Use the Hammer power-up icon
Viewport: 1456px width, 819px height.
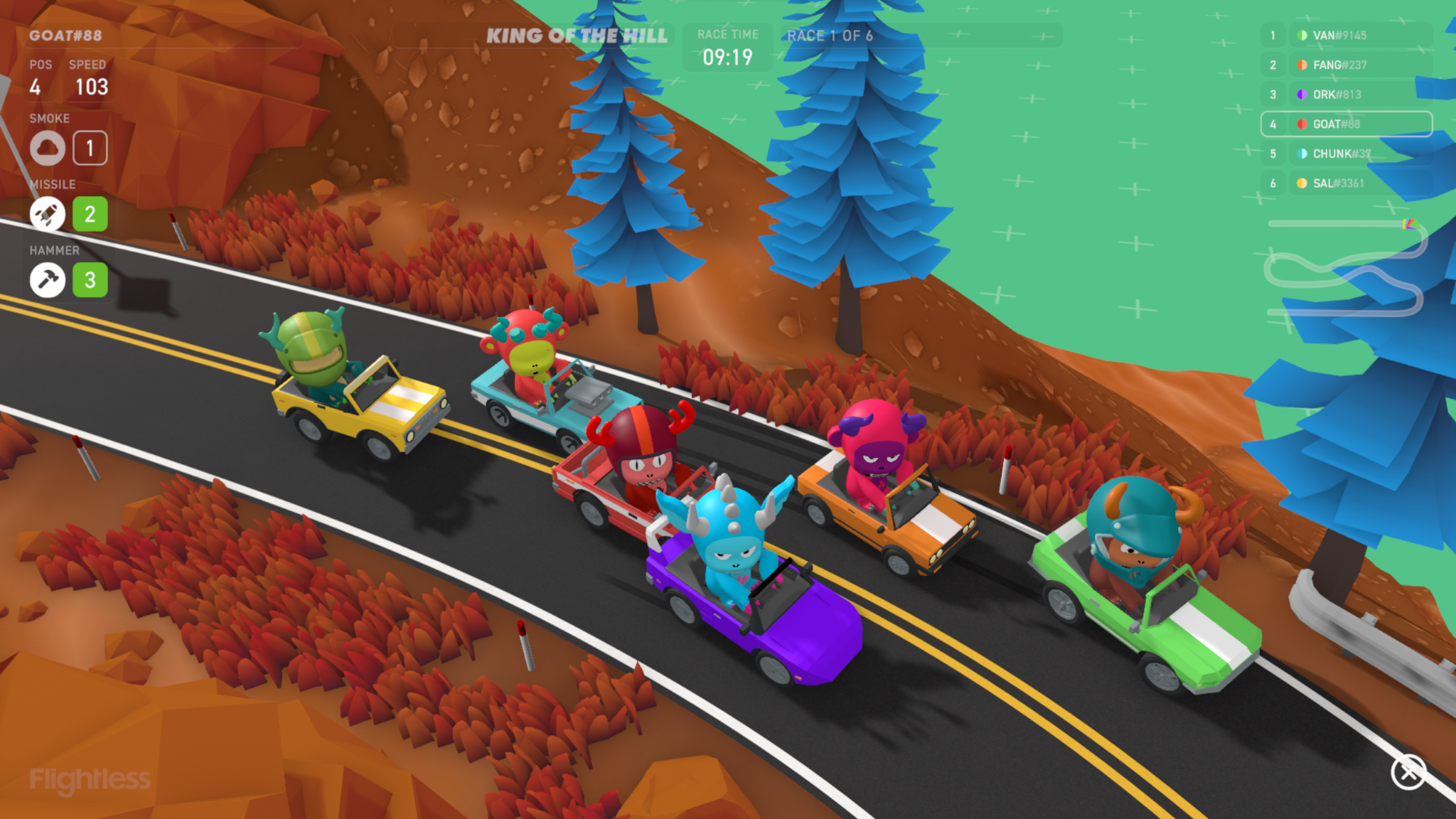48,280
